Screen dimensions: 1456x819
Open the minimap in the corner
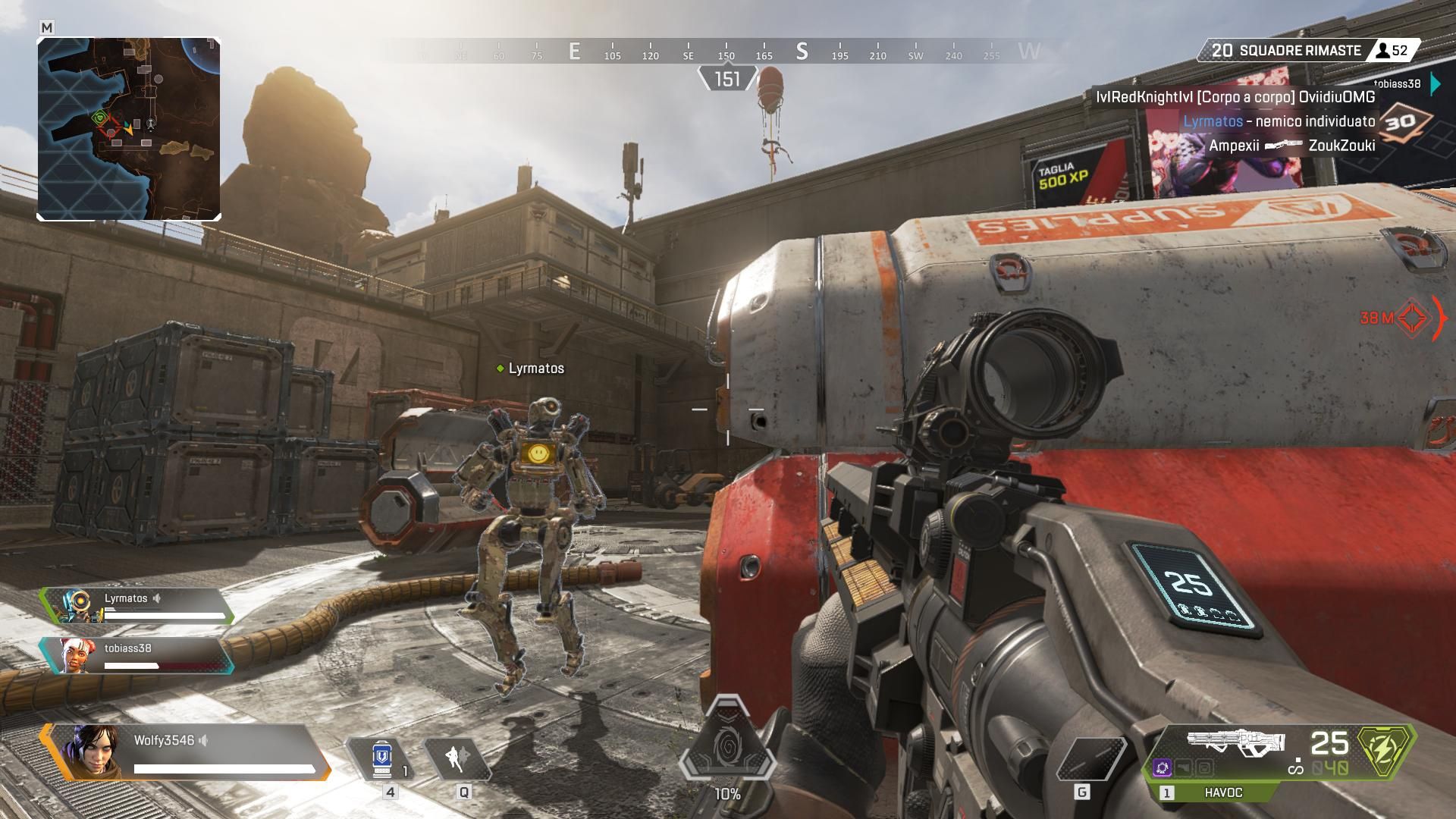(129, 129)
